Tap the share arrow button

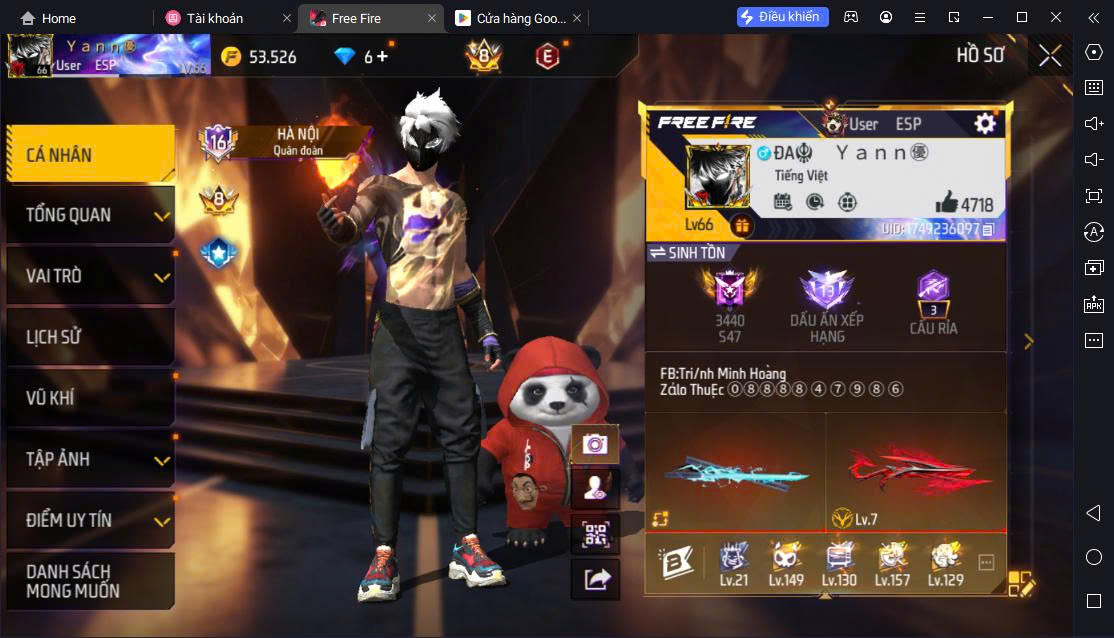tap(595, 579)
